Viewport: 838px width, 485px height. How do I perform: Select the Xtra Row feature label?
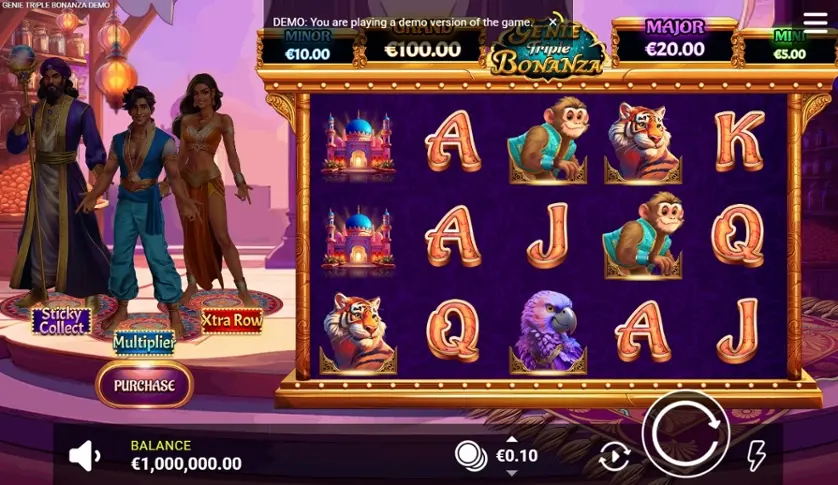(x=232, y=320)
